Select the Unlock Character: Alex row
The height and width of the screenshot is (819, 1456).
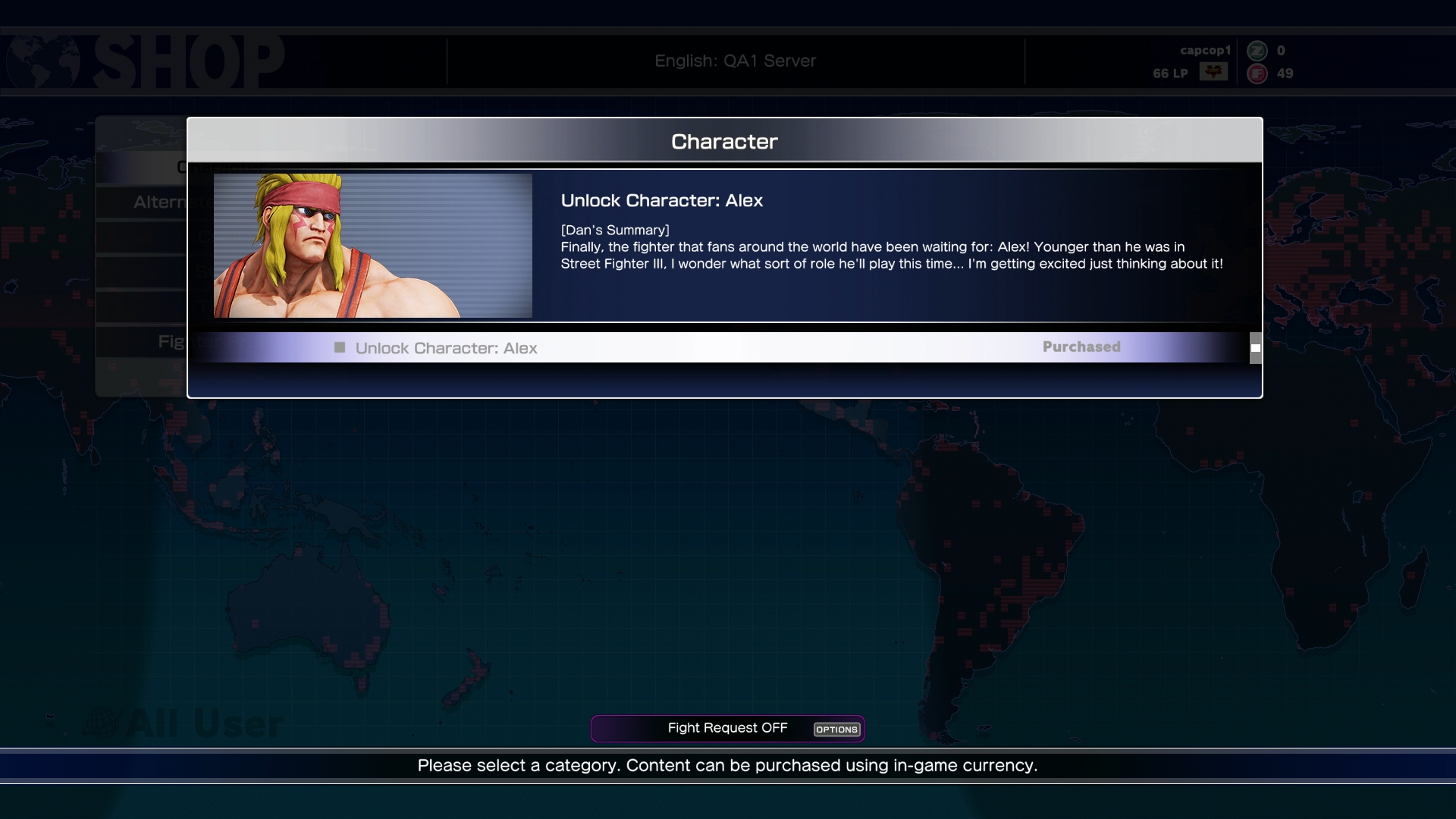coord(720,348)
